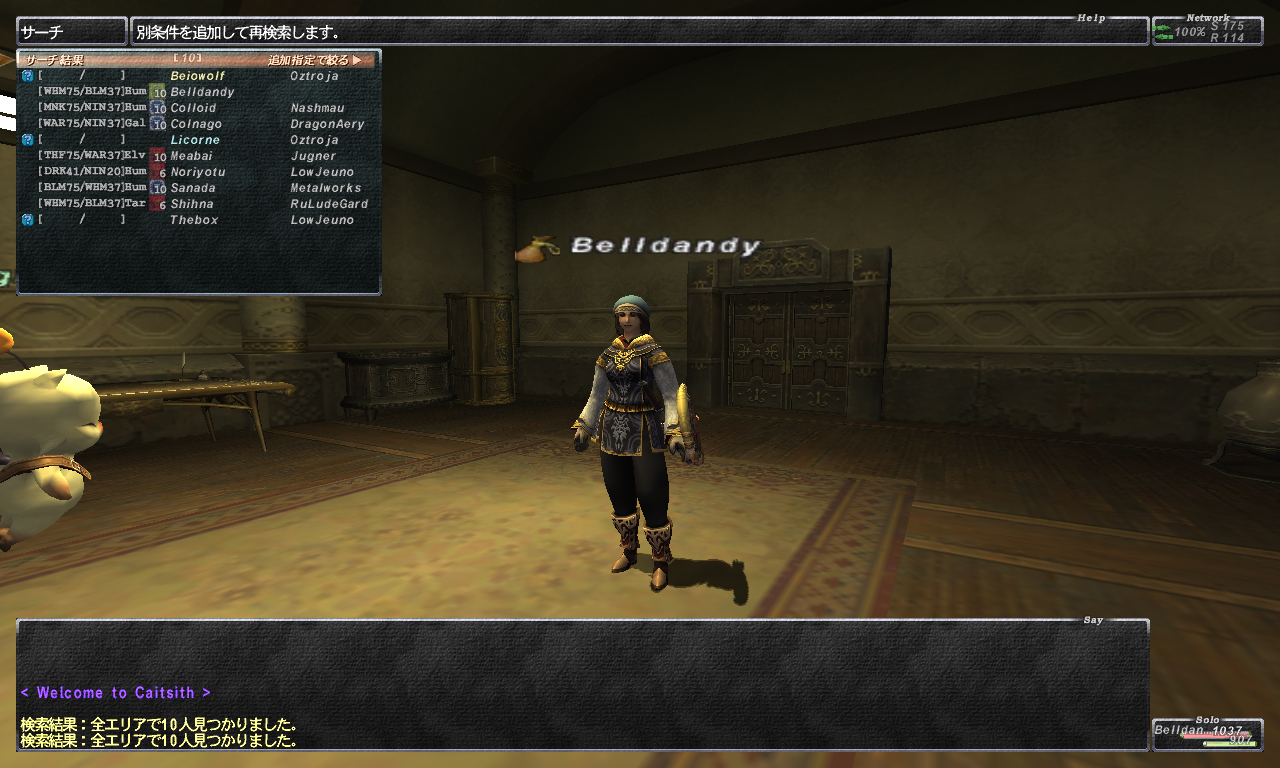Pick Sanada from the search results
The width and height of the screenshot is (1280, 768).
(193, 188)
